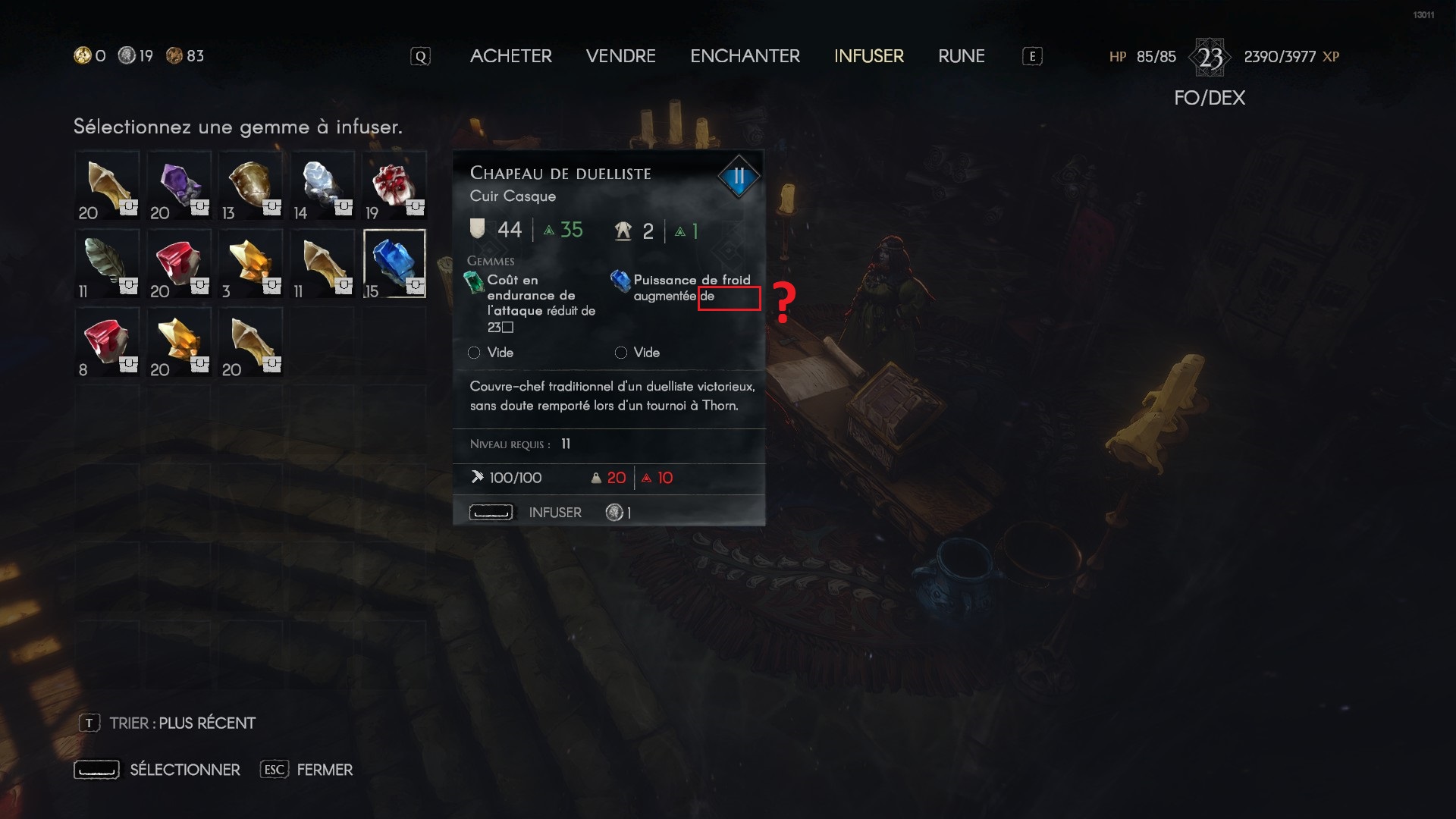Screen dimensions: 1456x819
Task: Select the amber gem stack of 3
Action: pyautogui.click(x=250, y=264)
